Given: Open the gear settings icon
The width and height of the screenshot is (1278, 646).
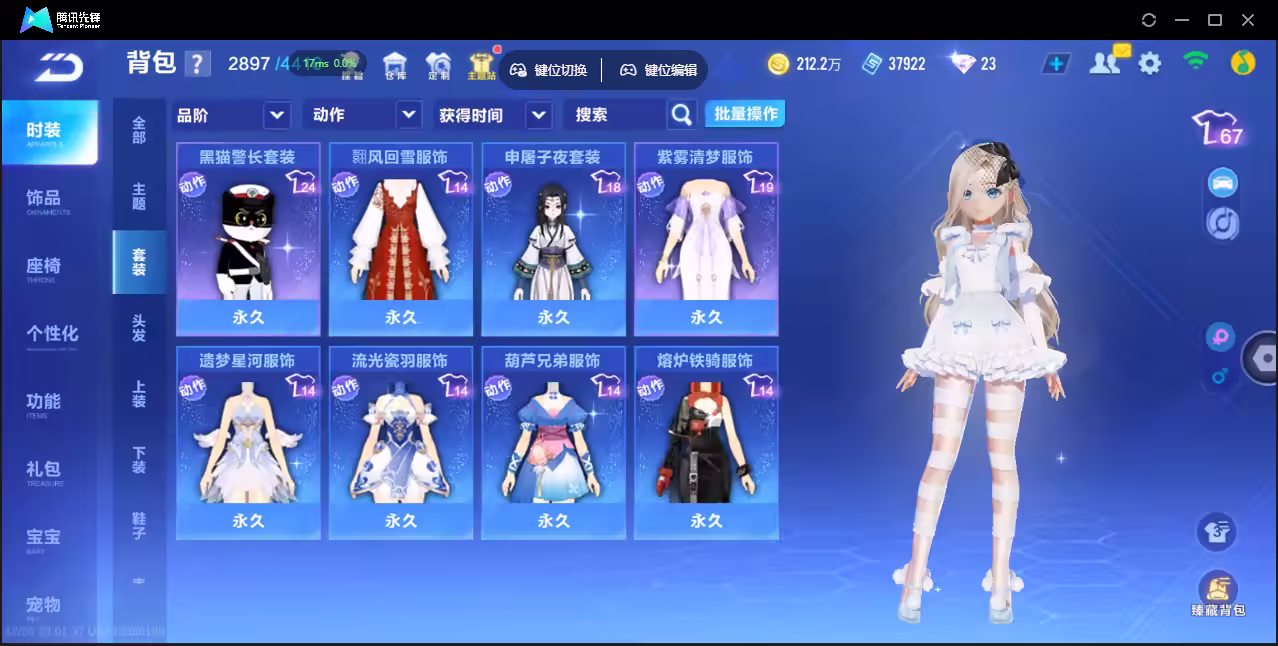Looking at the screenshot, I should point(1150,64).
